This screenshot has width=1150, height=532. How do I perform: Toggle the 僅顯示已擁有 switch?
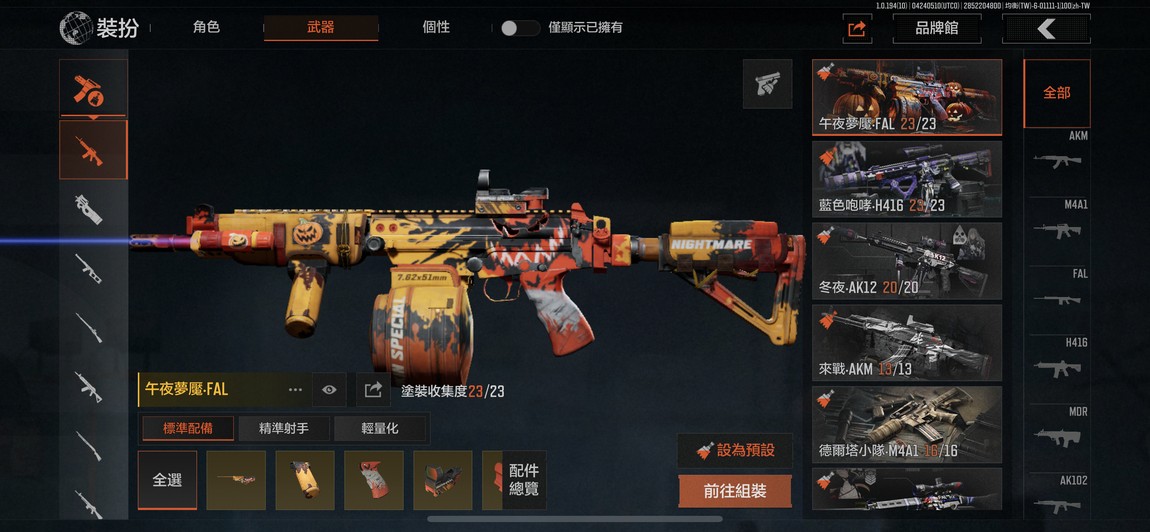[520, 28]
